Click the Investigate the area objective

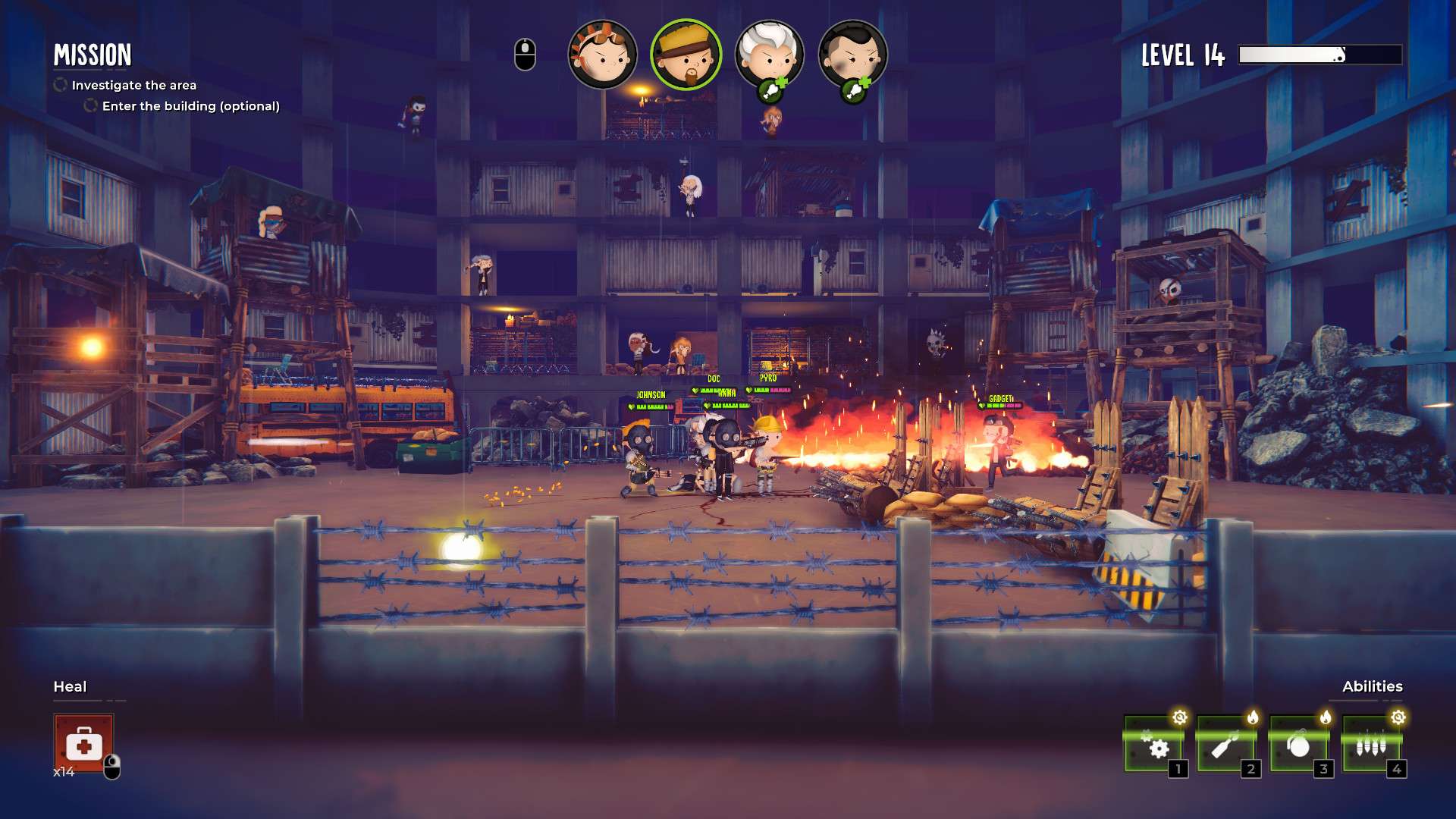tap(133, 85)
